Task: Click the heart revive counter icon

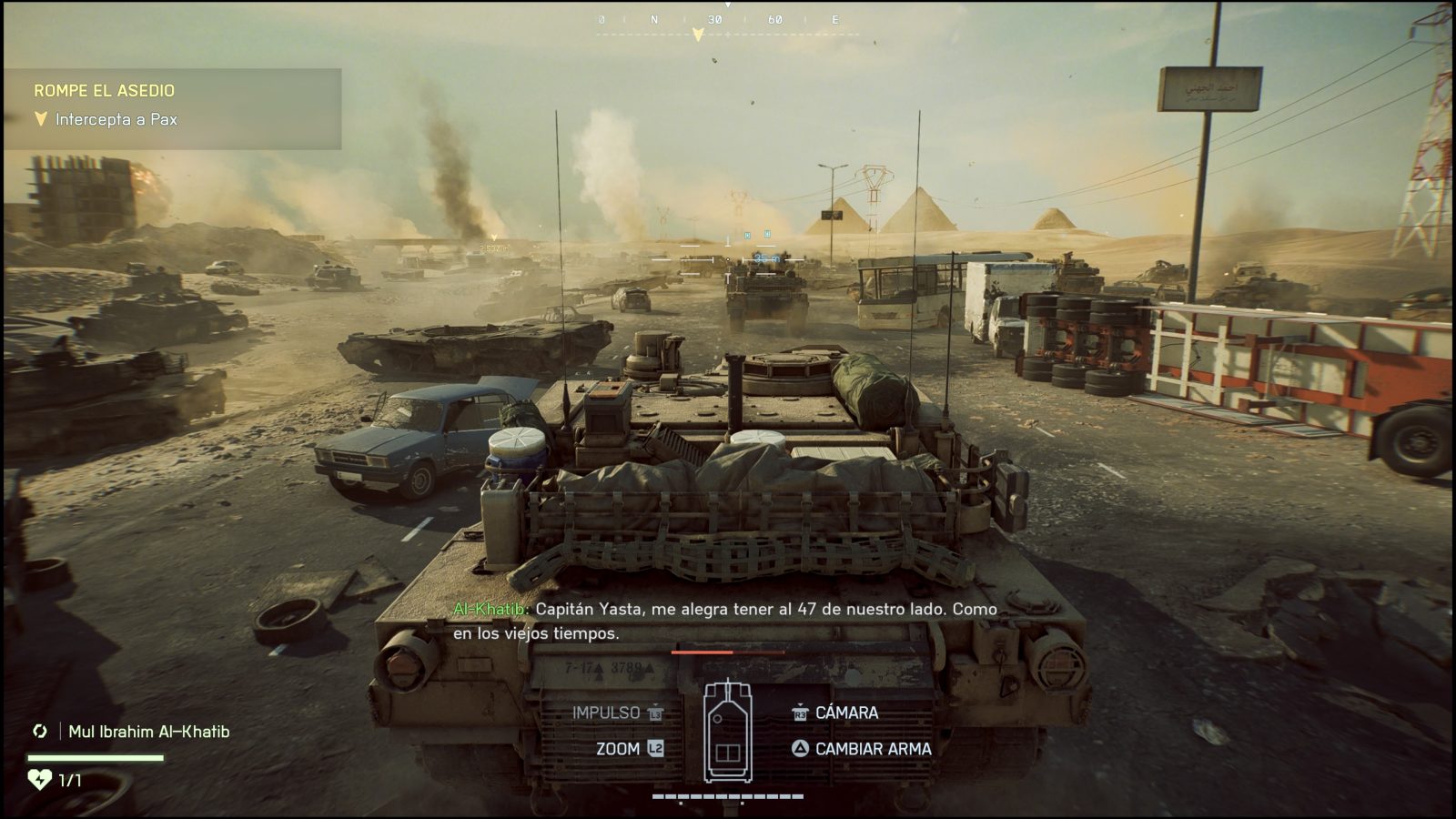Action: click(x=39, y=780)
